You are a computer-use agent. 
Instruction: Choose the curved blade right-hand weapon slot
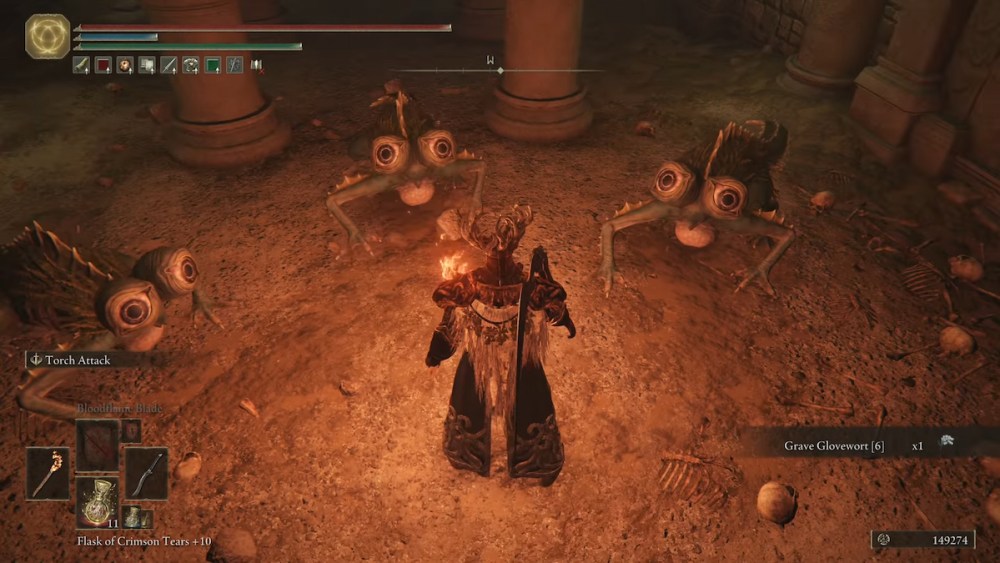[146, 473]
